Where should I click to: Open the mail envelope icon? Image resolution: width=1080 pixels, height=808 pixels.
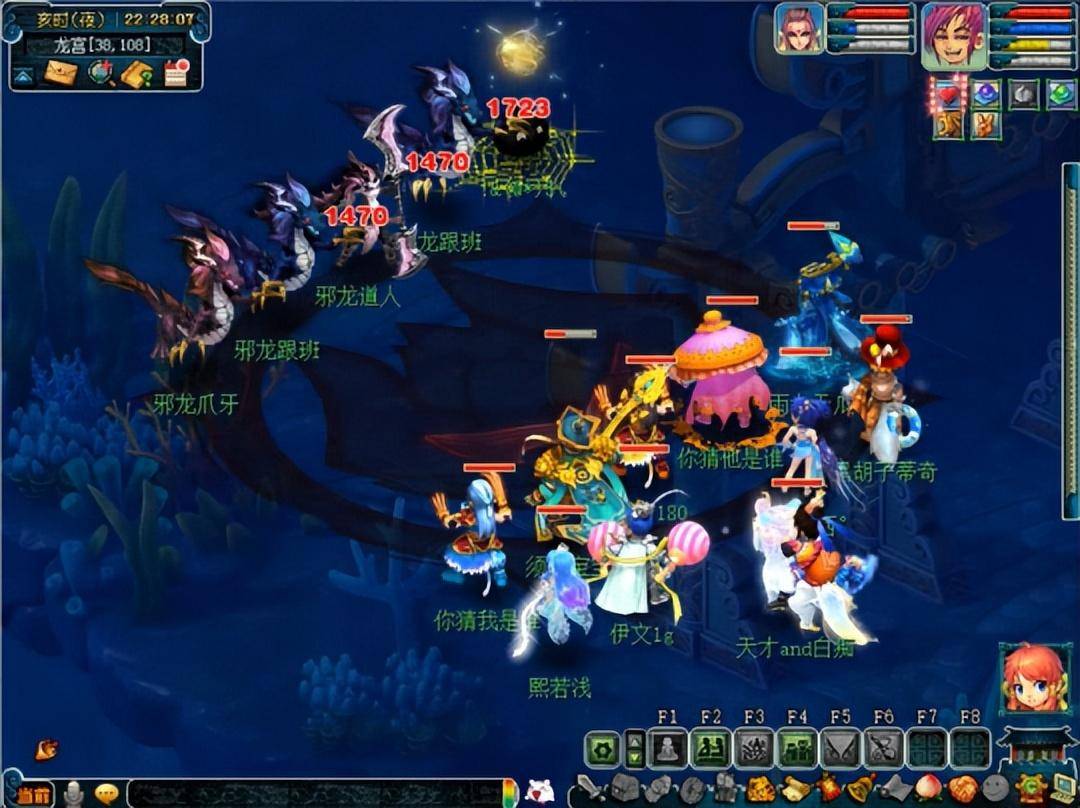click(60, 73)
